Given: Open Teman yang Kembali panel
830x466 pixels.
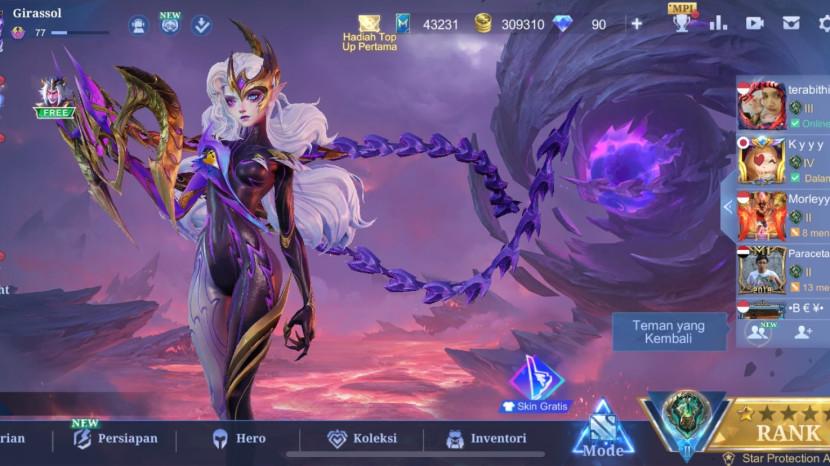Looking at the screenshot, I should tap(668, 332).
